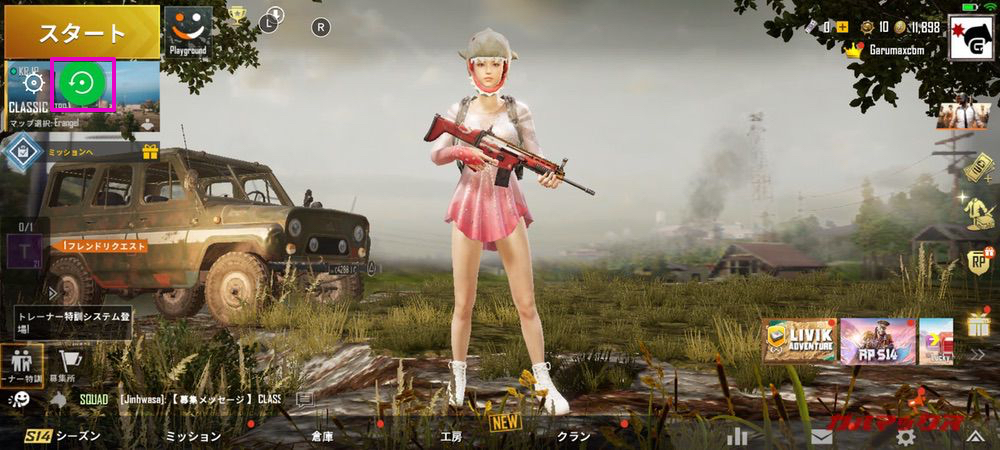Open the statistics bar chart icon
1000x450 pixels.
(738, 436)
